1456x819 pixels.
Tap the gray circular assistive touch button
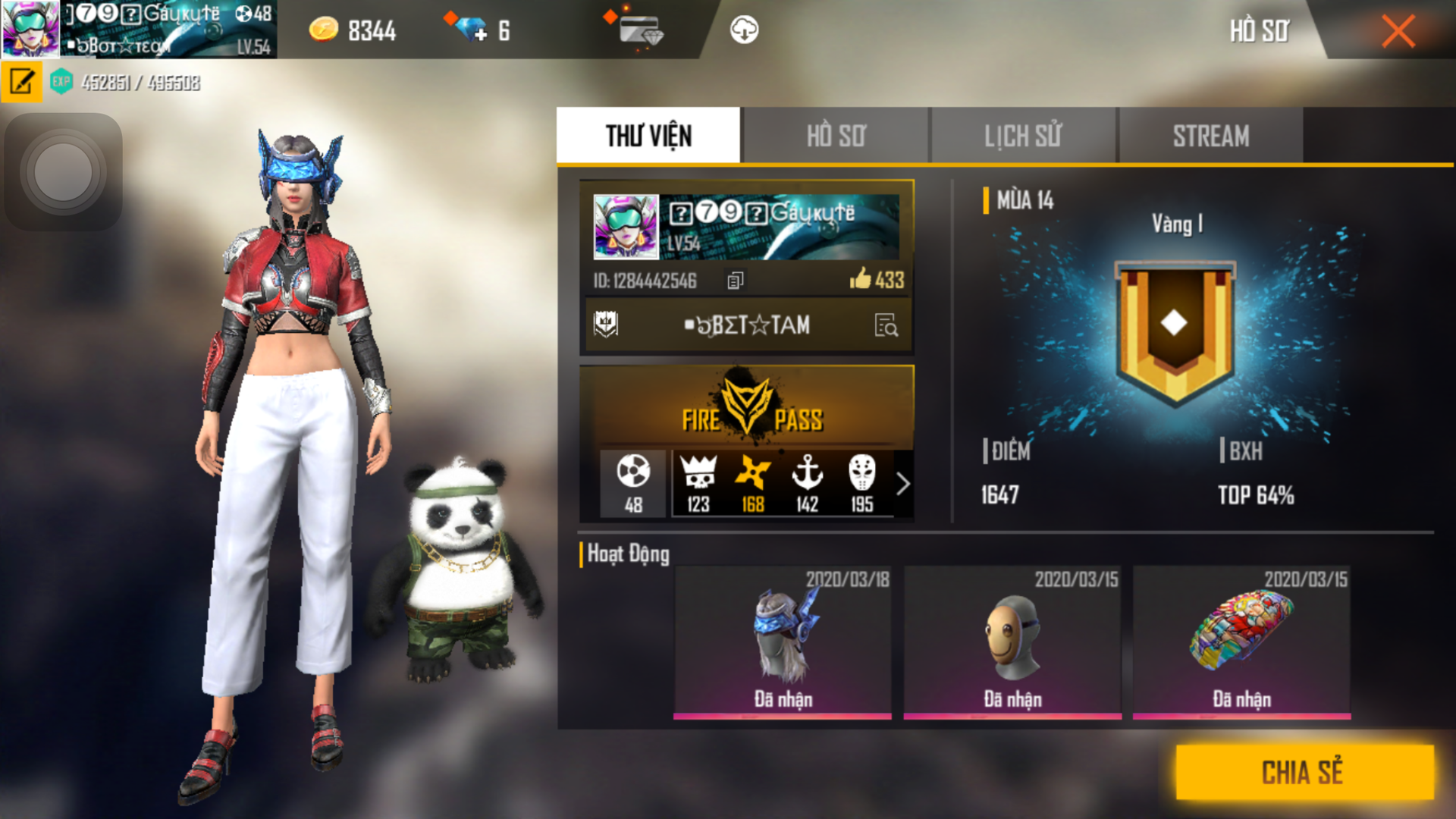coord(63,171)
